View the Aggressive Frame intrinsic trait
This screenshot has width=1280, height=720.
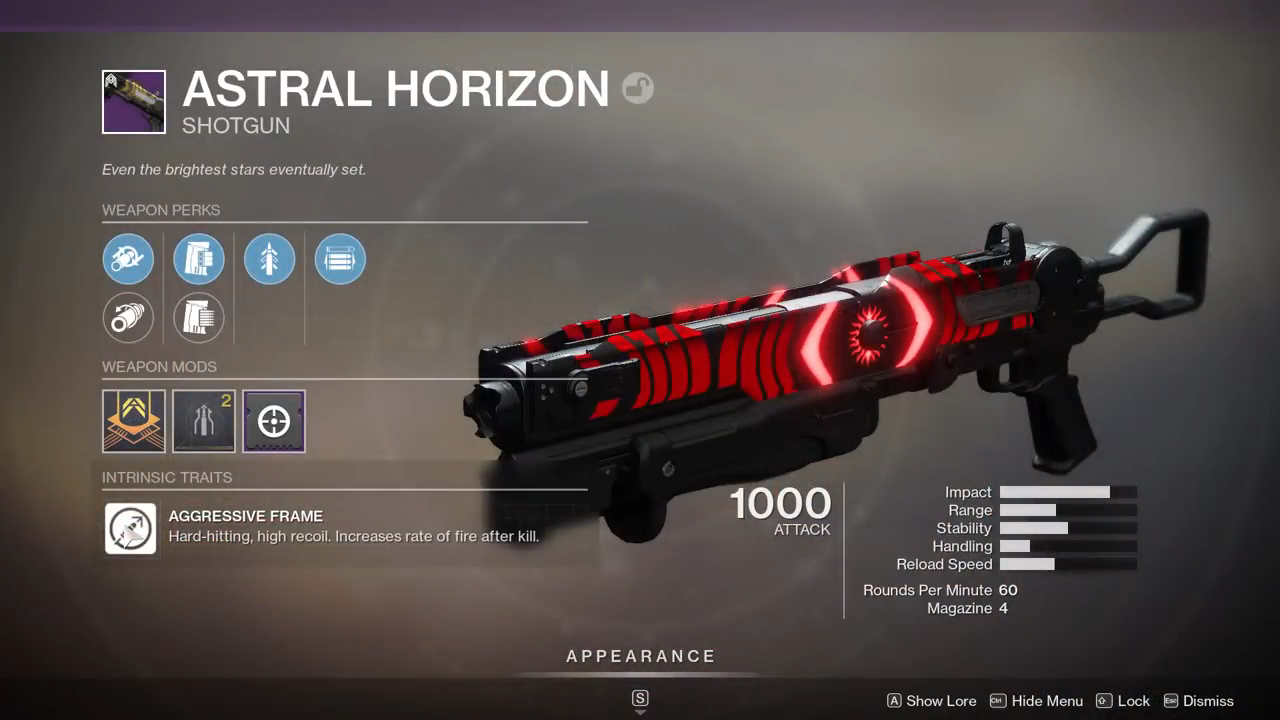[131, 528]
